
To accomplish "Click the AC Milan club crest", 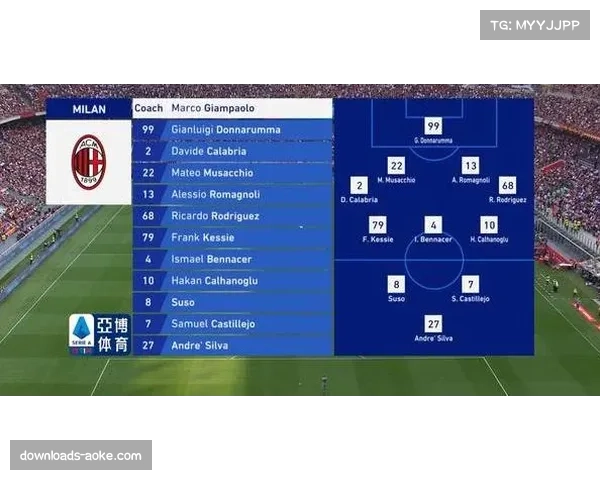I will 88,162.
